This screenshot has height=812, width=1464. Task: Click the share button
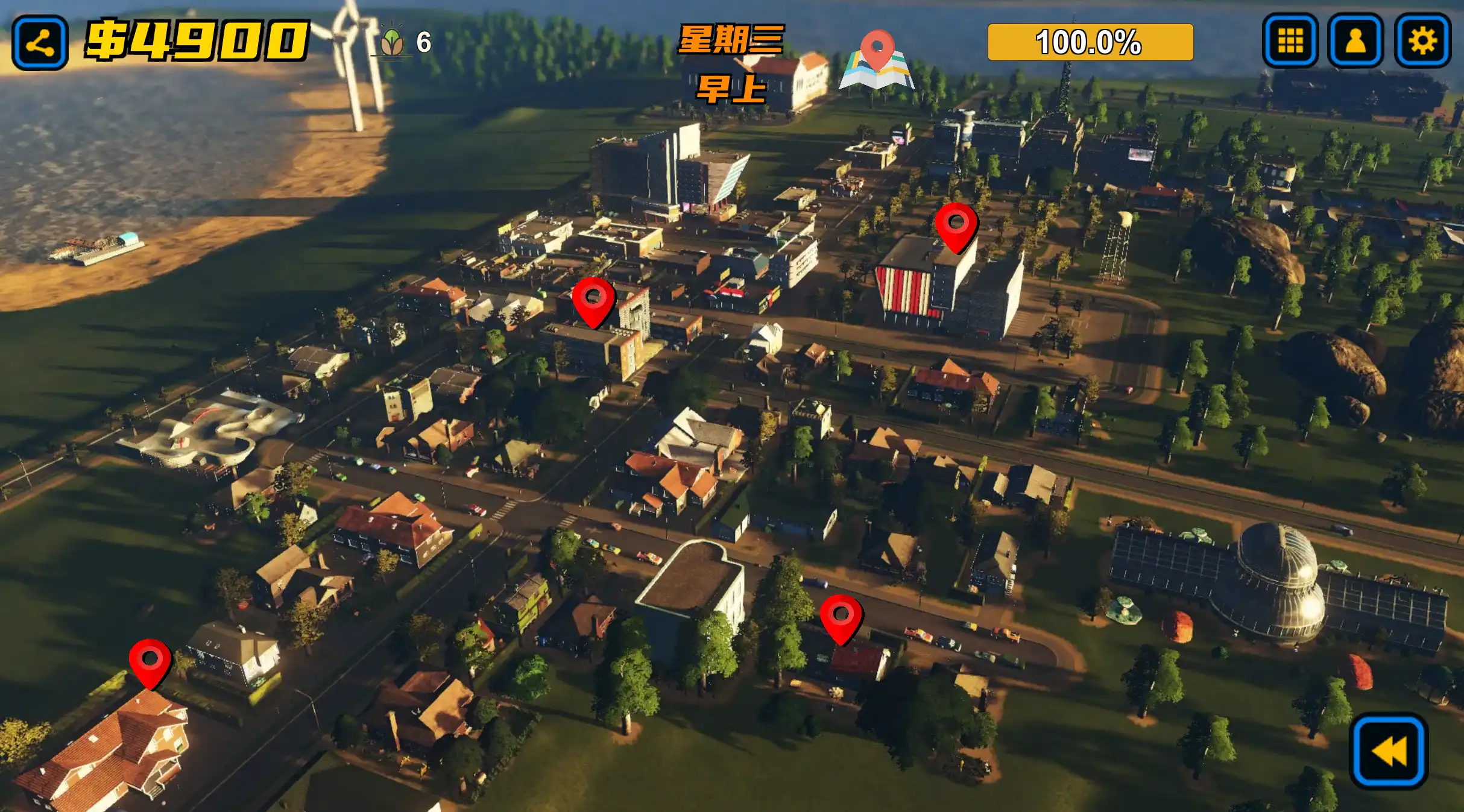pyautogui.click(x=40, y=42)
